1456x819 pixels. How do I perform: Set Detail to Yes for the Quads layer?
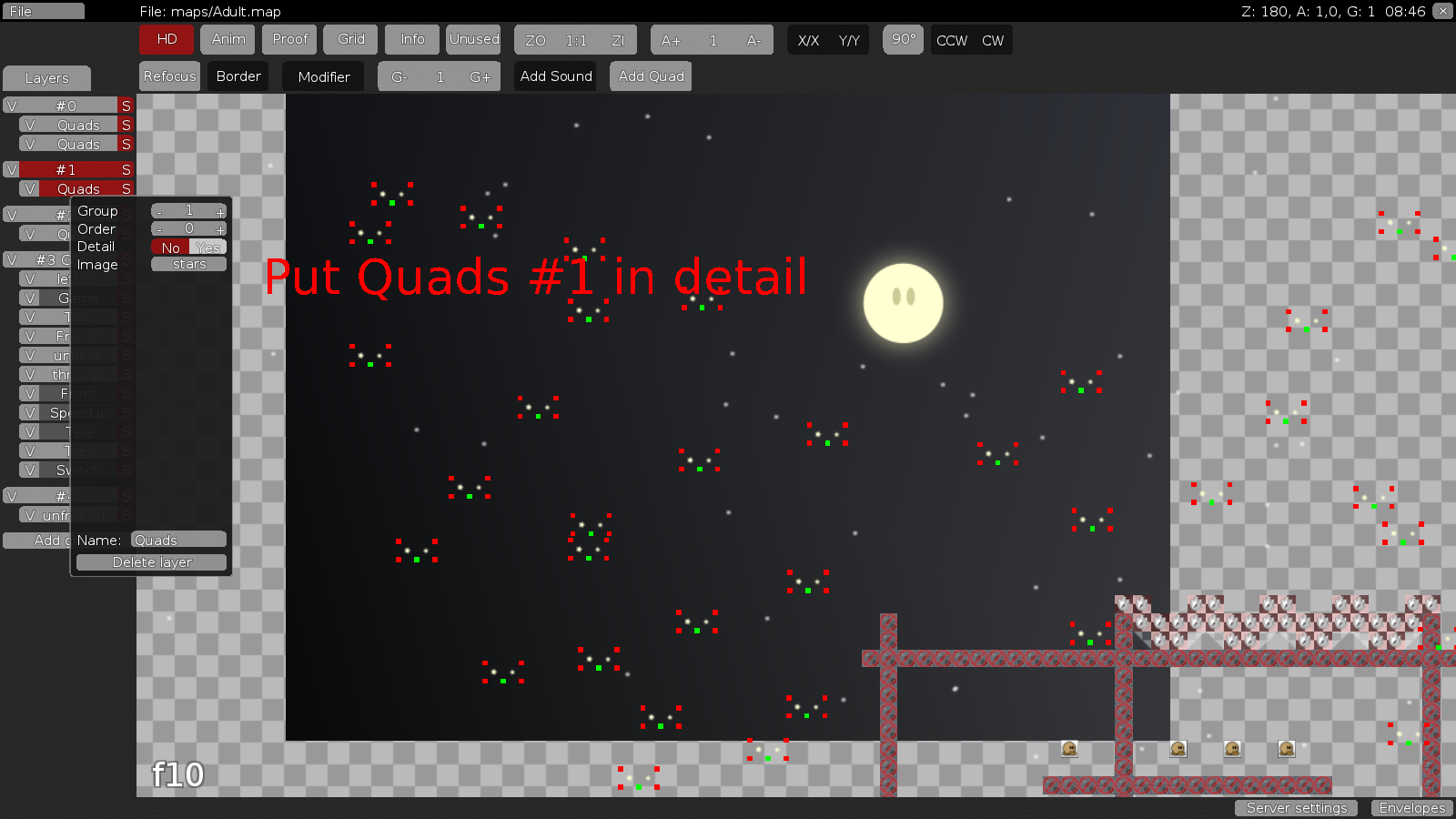point(207,248)
